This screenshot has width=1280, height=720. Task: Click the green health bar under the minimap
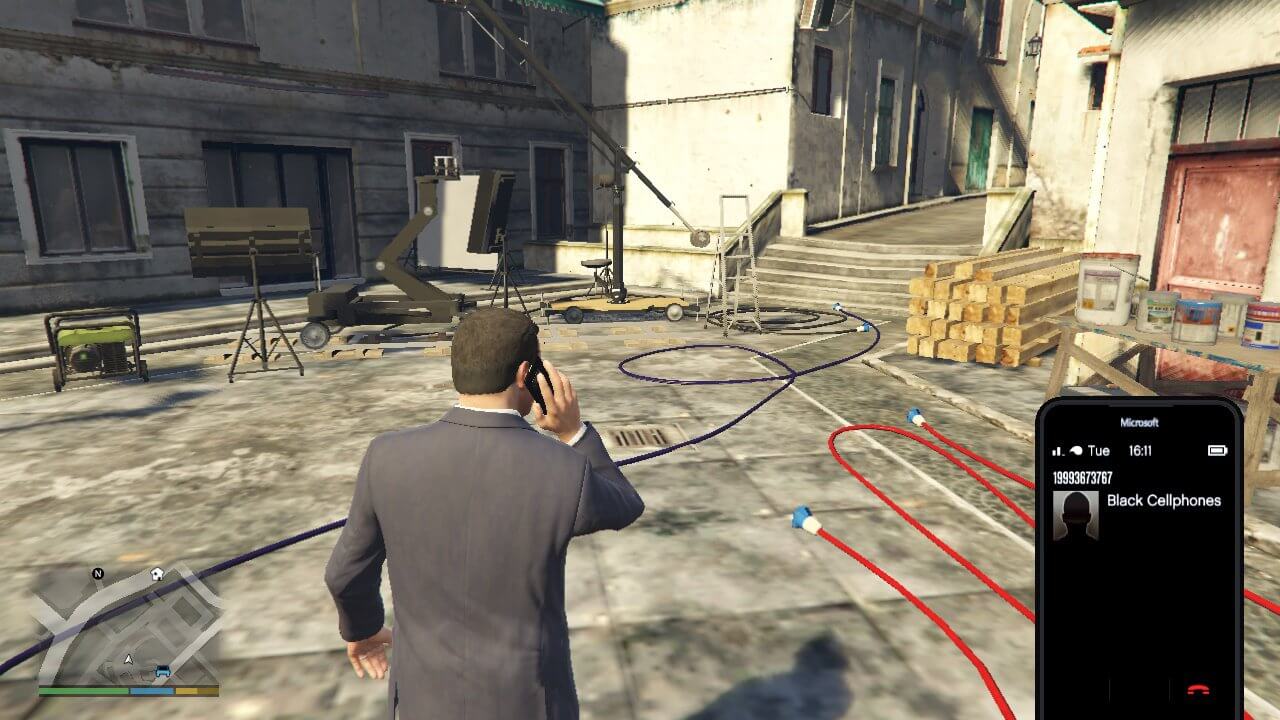click(85, 690)
